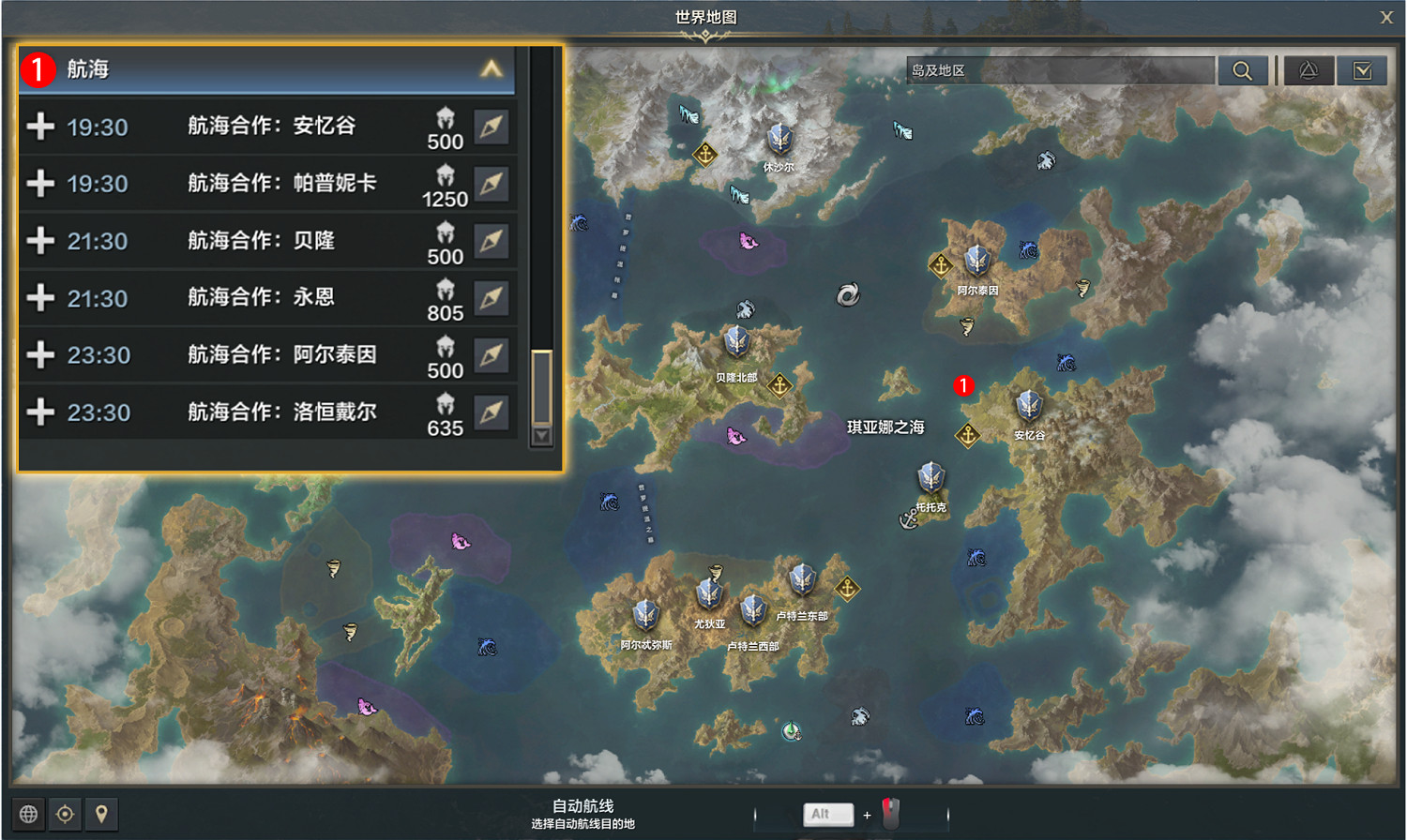Toggle the current location crosshair
Image resolution: width=1407 pixels, height=840 pixels.
tap(64, 814)
